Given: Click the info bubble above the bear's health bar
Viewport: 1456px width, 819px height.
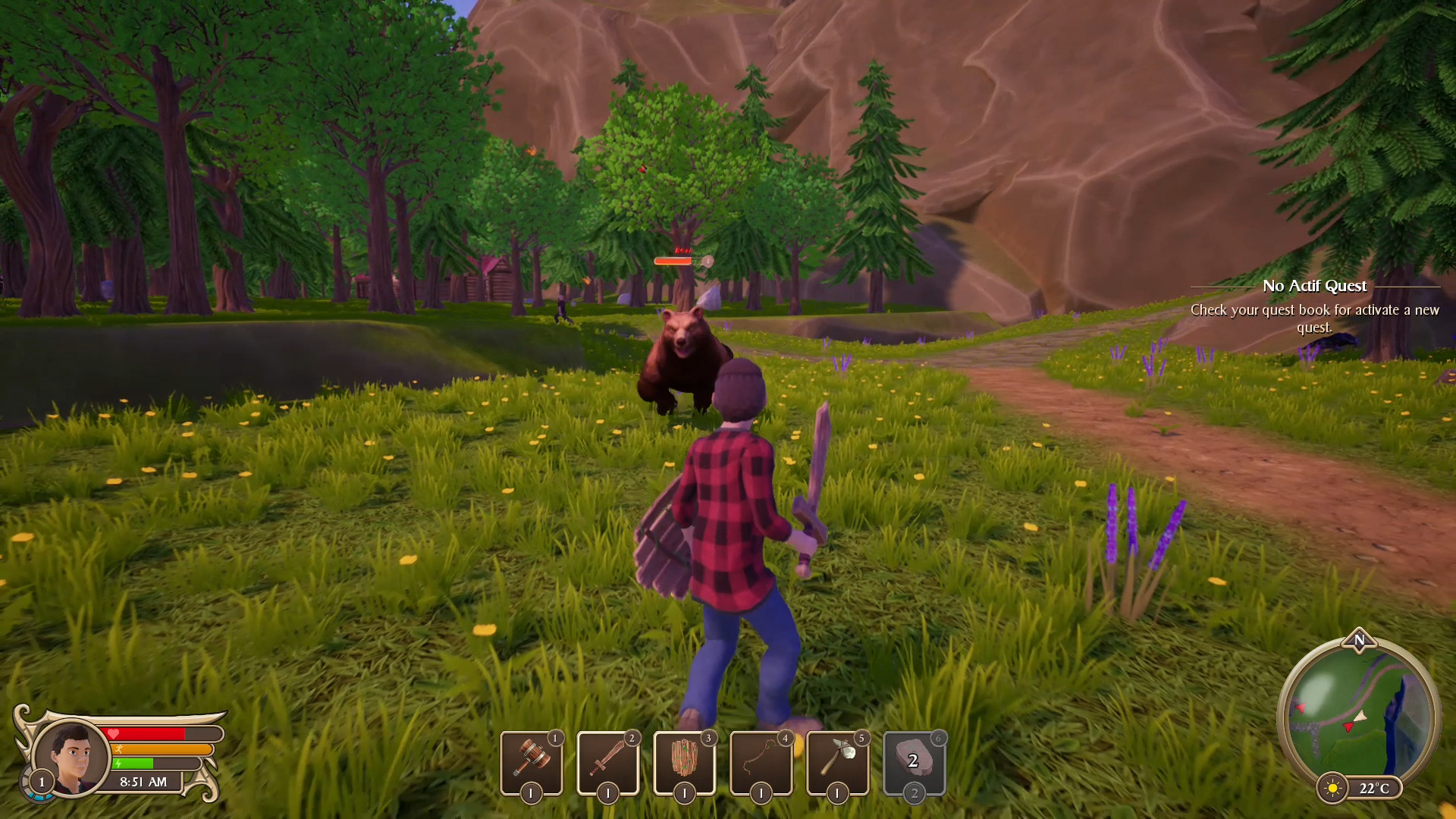Looking at the screenshot, I should [x=707, y=261].
